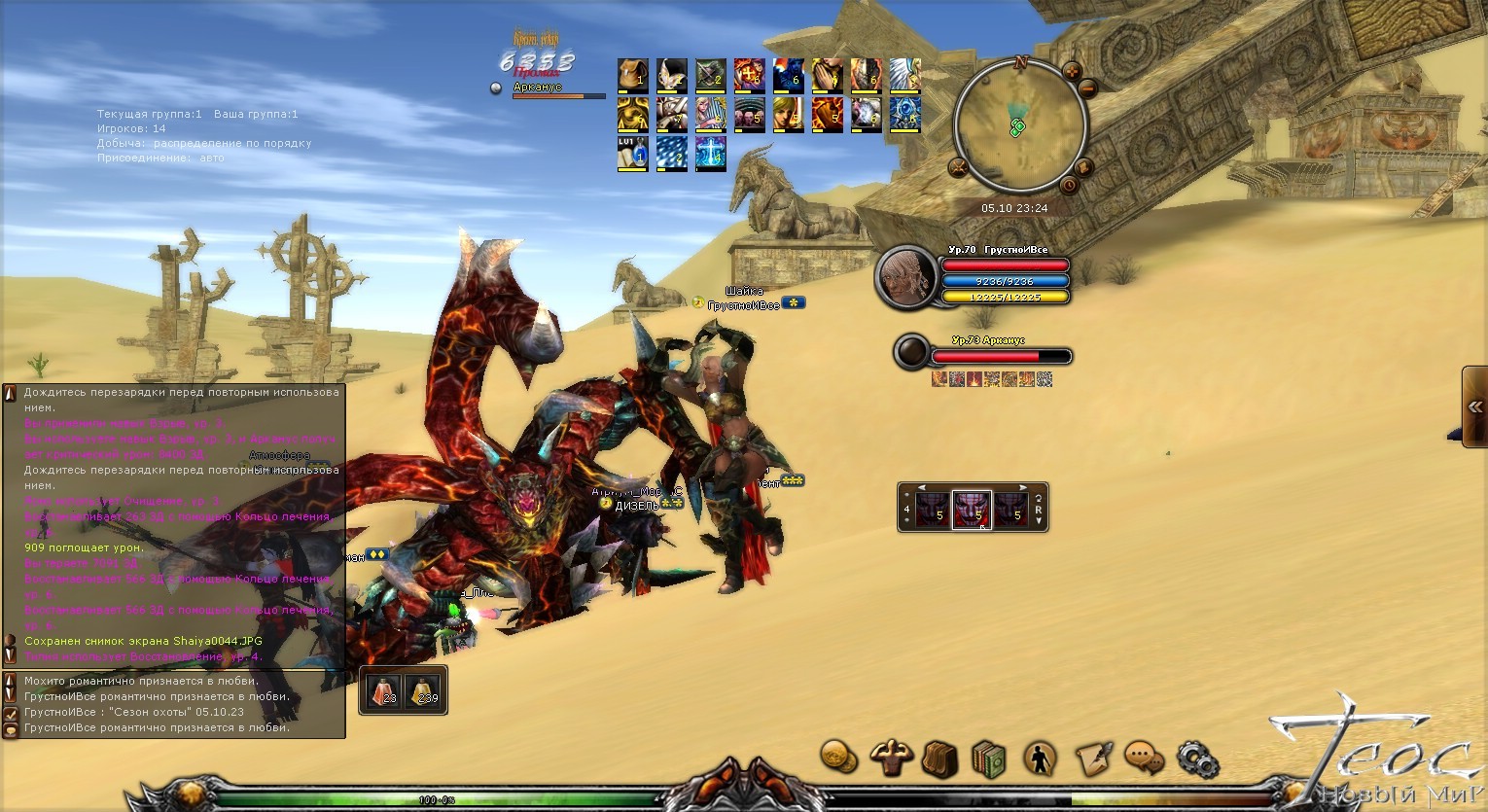Select the glowing cross buff icon

tap(710, 154)
